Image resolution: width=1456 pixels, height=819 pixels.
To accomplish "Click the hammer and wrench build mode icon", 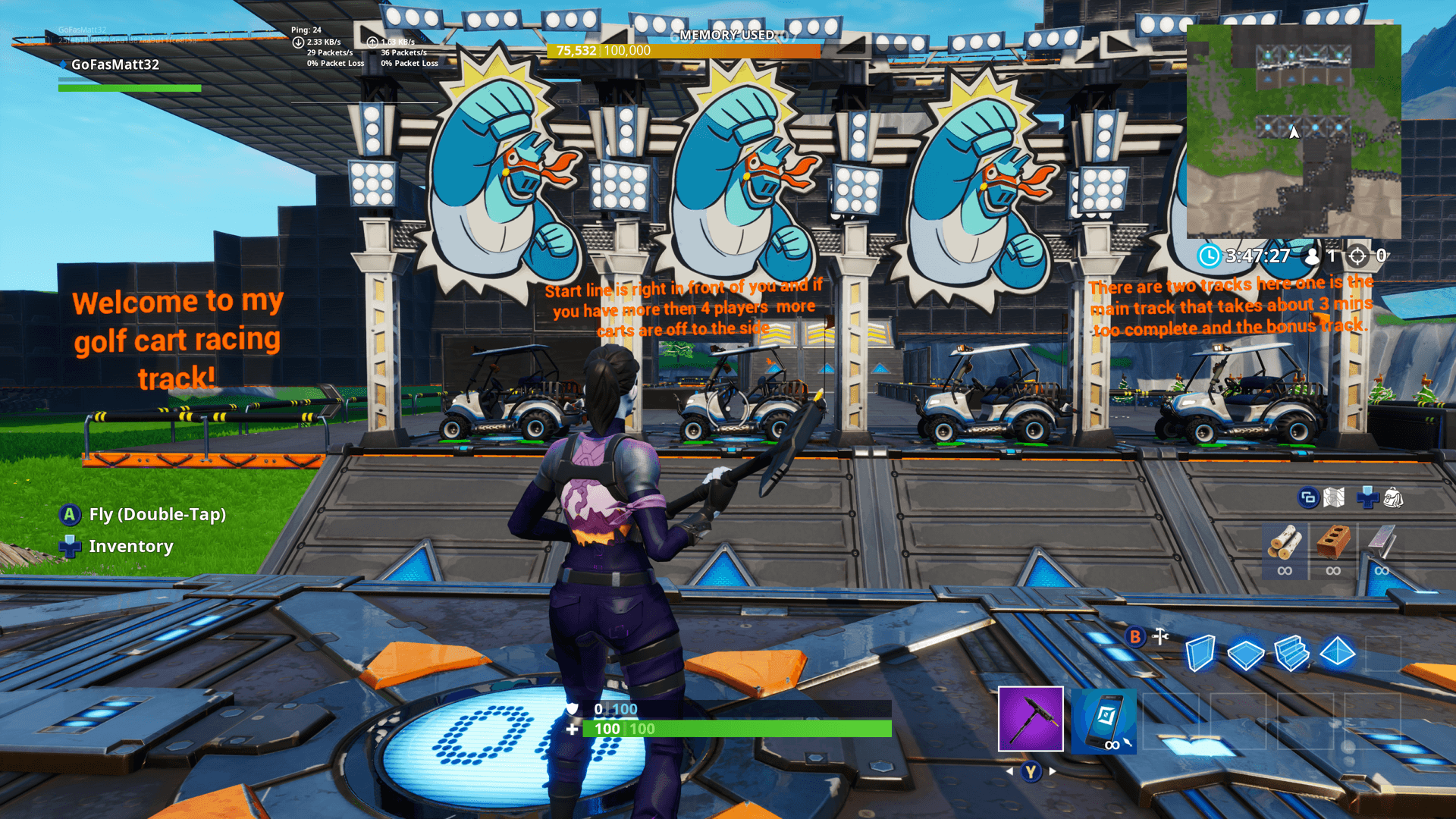I will pyautogui.click(x=1160, y=637).
